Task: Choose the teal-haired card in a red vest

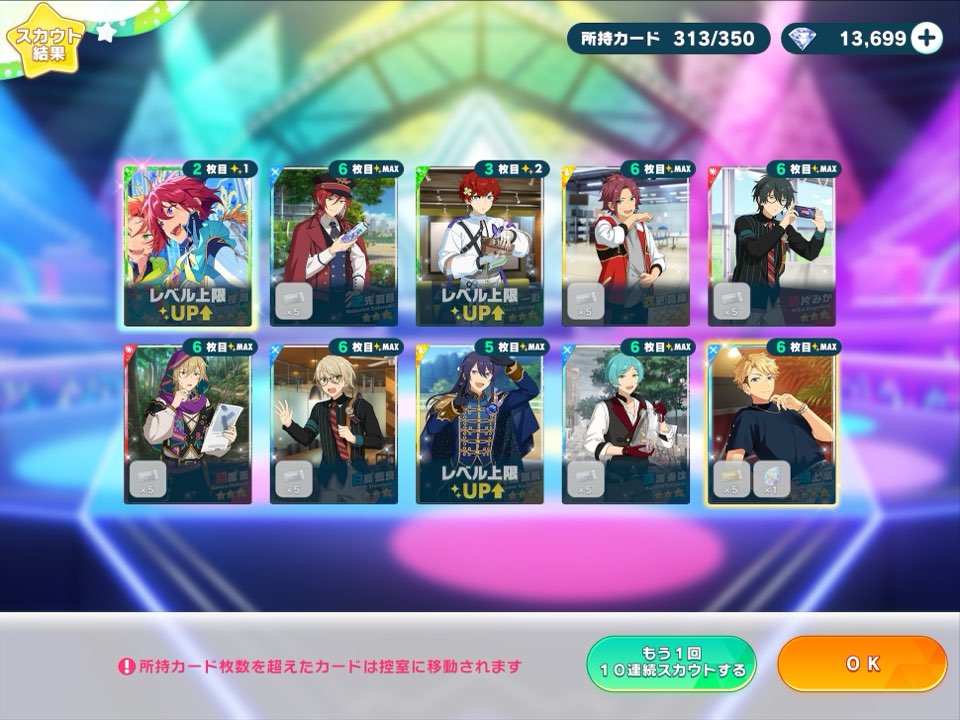Action: (x=626, y=423)
